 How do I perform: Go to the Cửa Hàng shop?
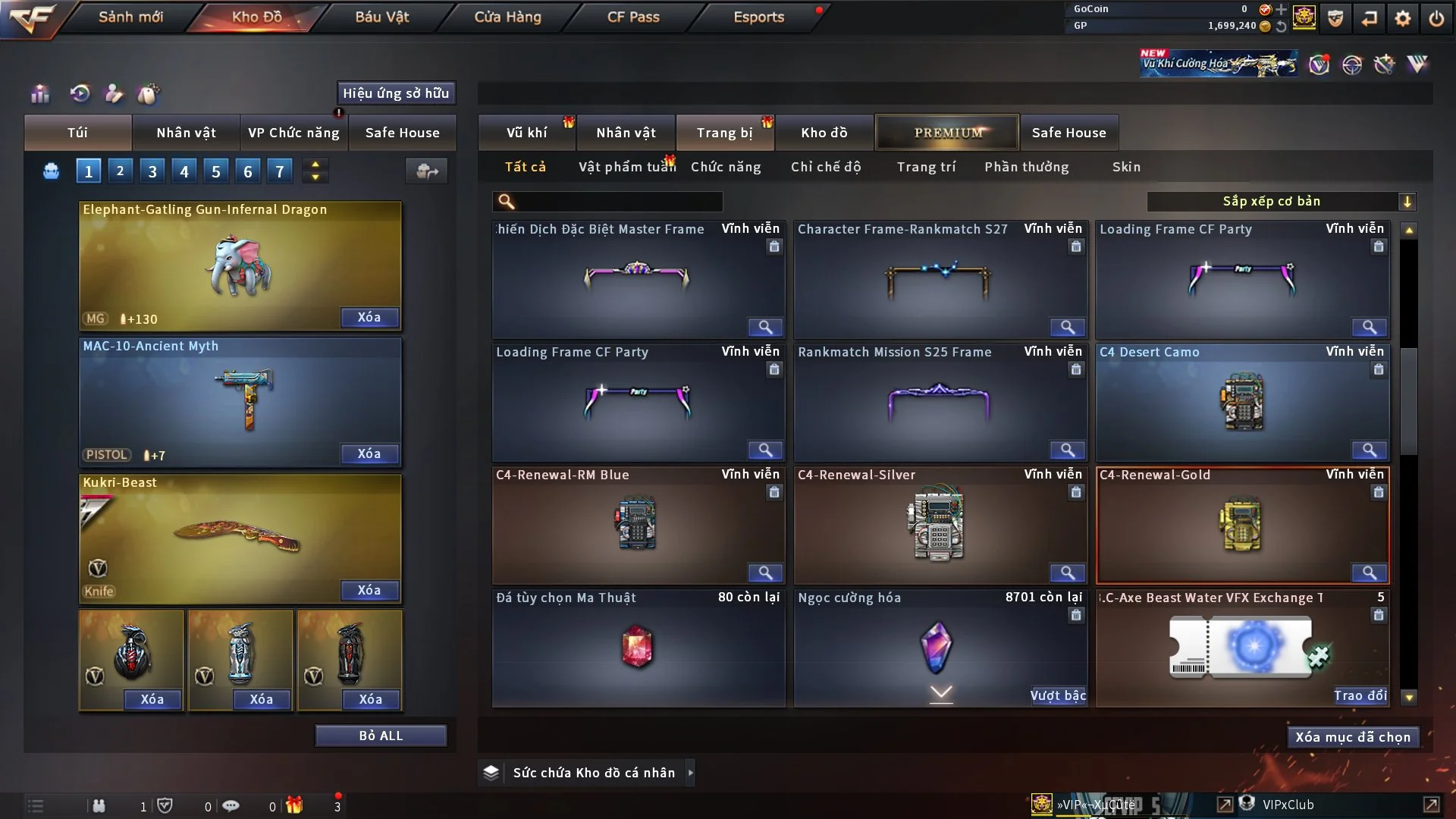507,17
